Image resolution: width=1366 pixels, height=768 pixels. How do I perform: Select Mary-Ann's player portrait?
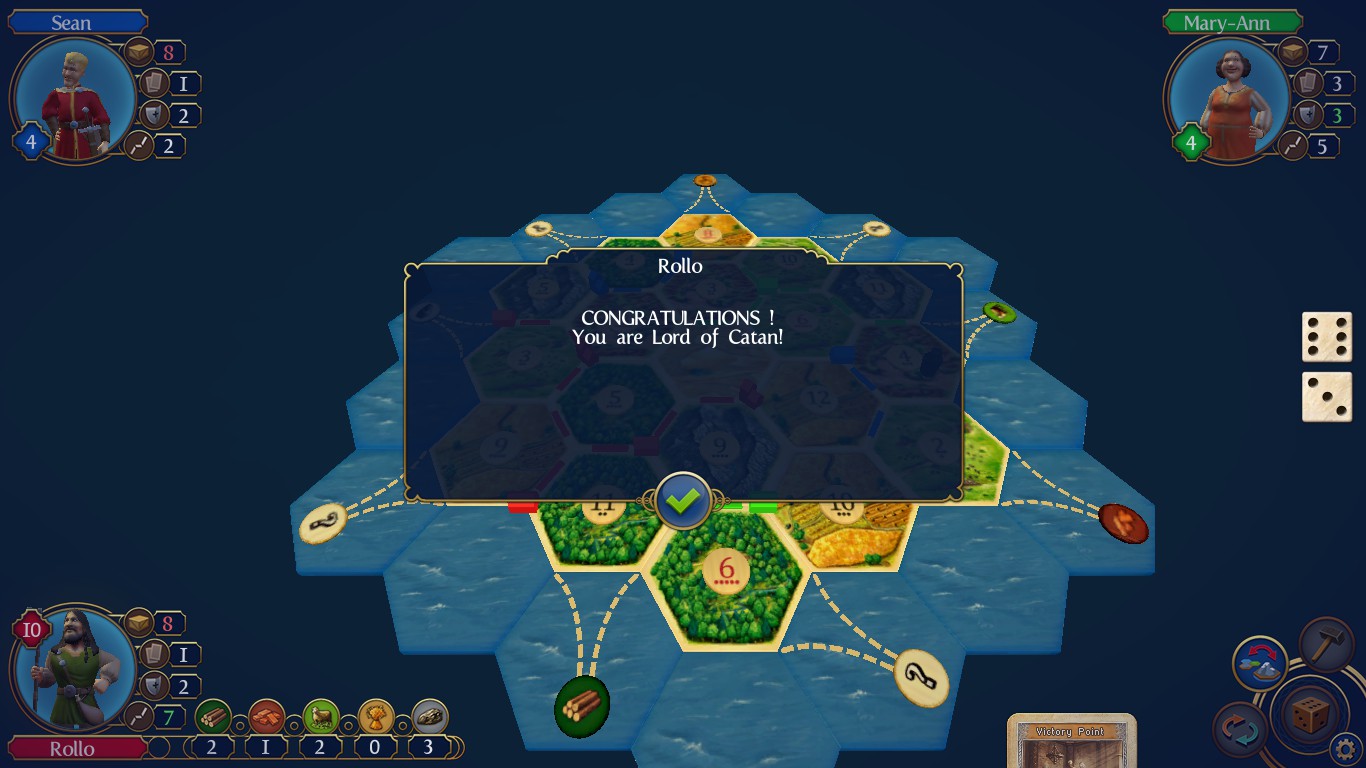pyautogui.click(x=1228, y=100)
